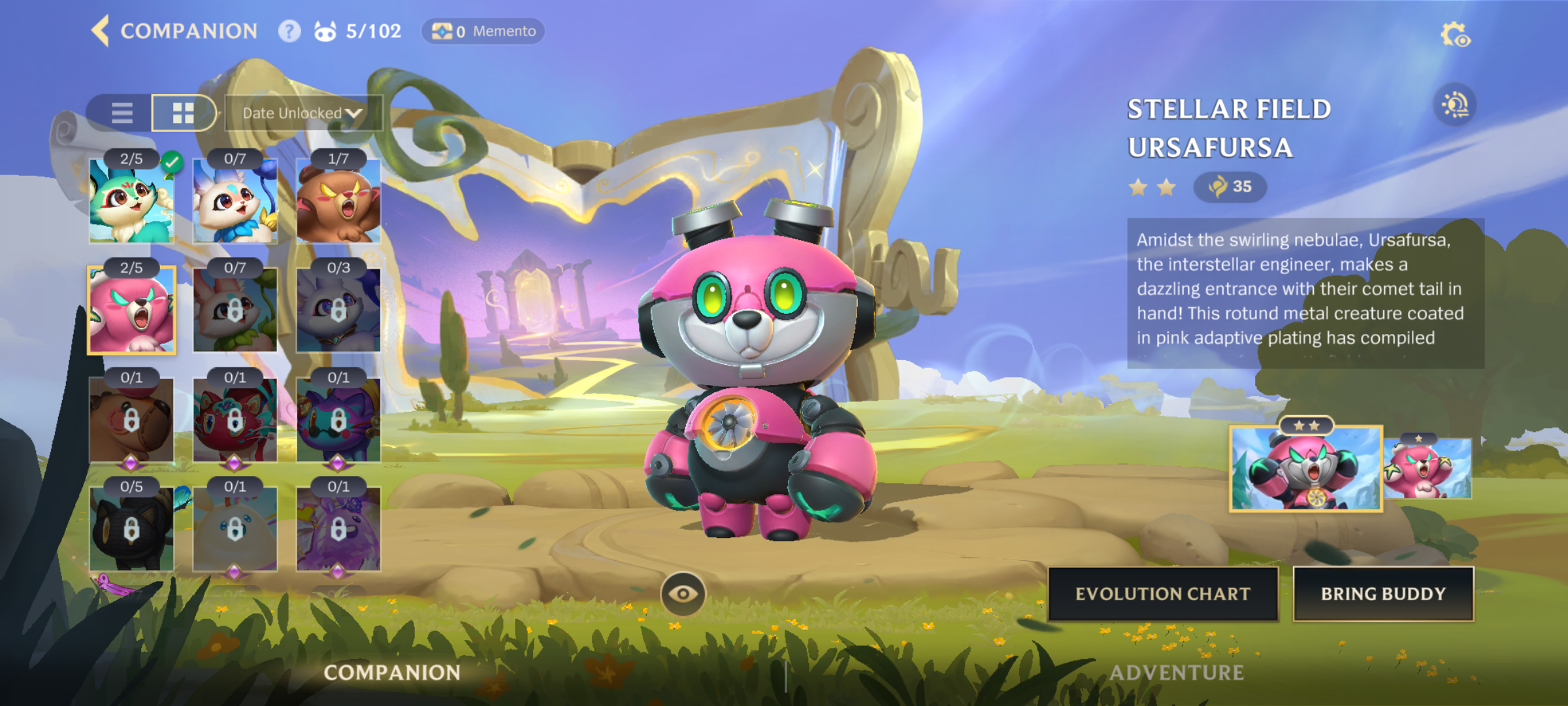Click the round icon beside companion name
The image size is (1568, 706).
[x=1455, y=105]
